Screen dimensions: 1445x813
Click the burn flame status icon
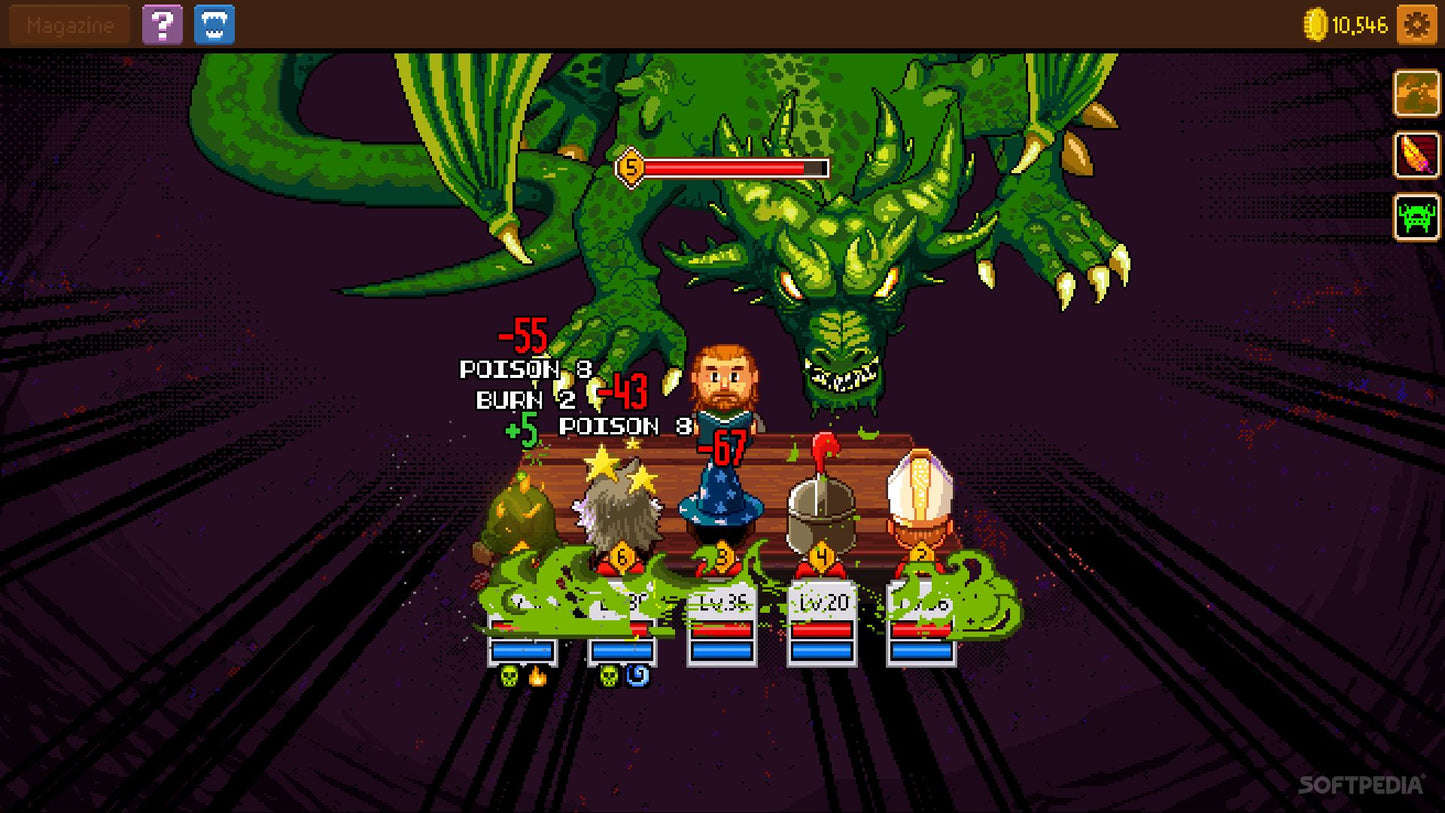pos(538,677)
